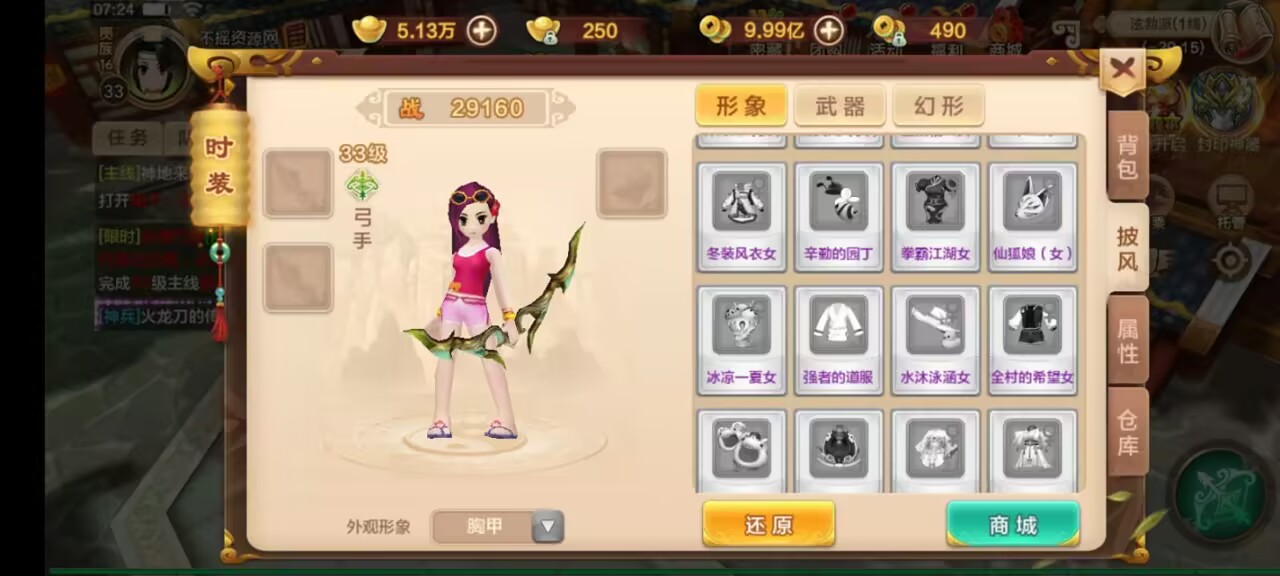Expand the 胸甲 appearance dropdown
The height and width of the screenshot is (576, 1280).
(x=548, y=526)
